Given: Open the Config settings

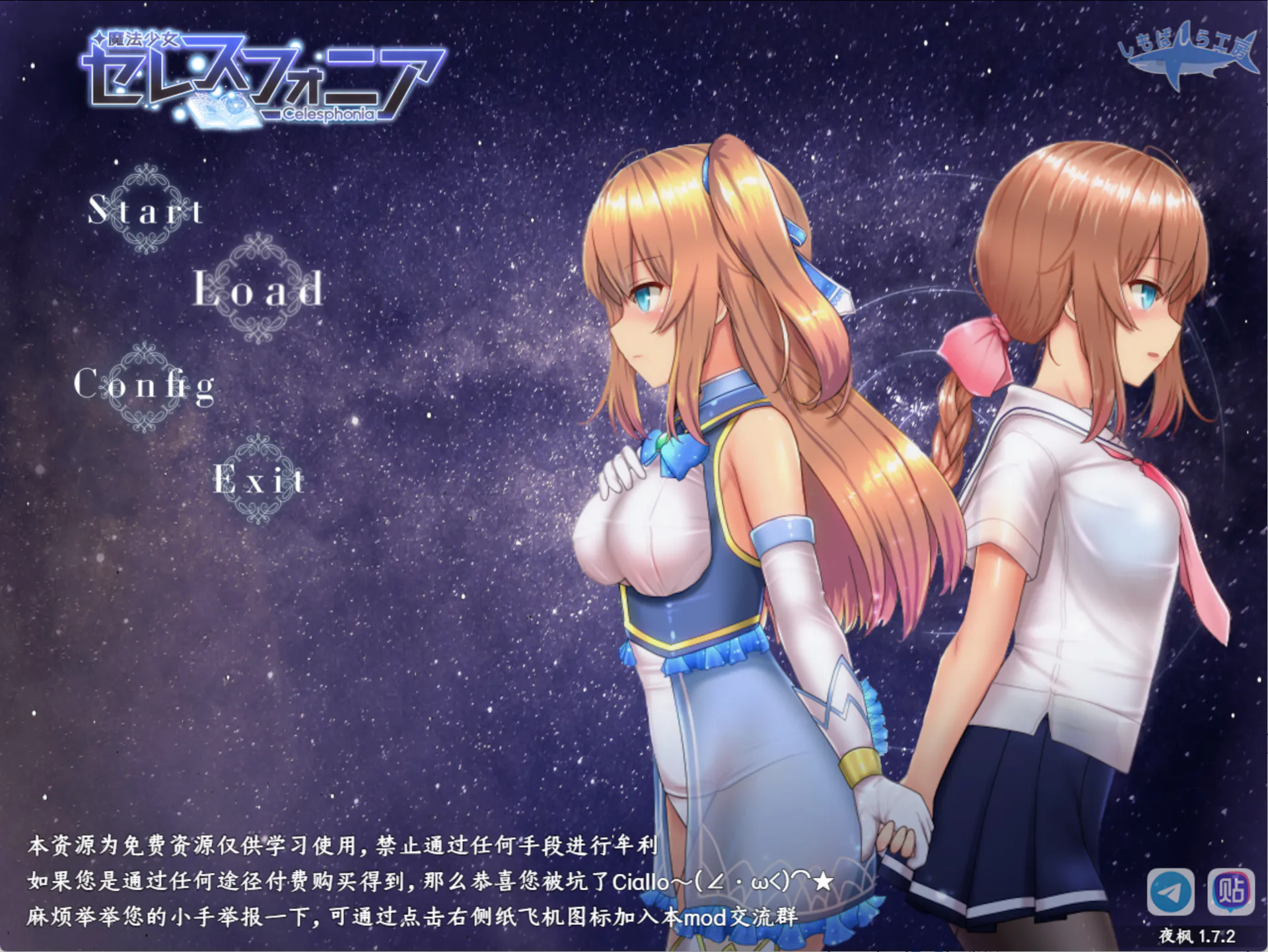Looking at the screenshot, I should click(x=145, y=385).
